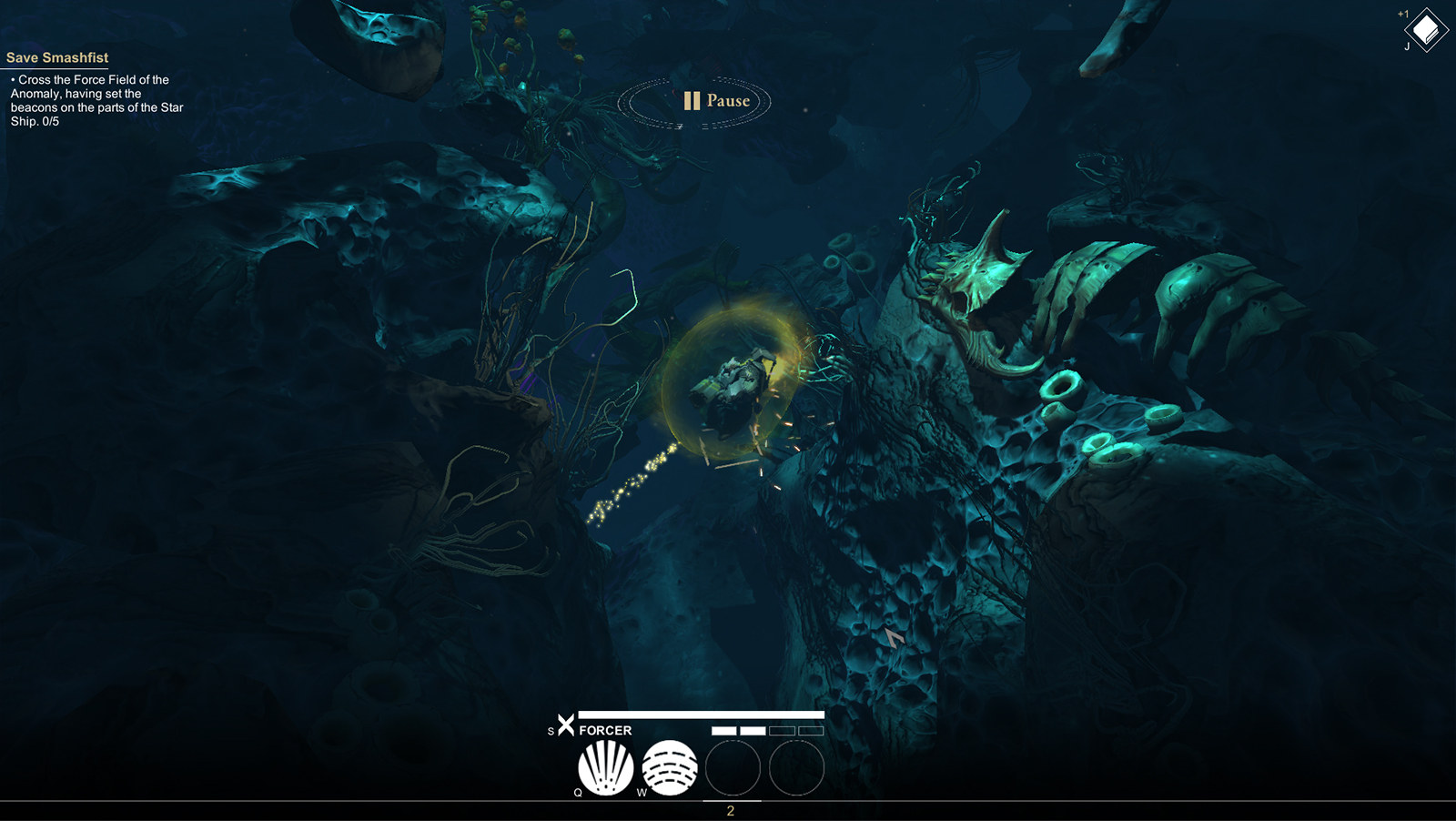1456x821 pixels.
Task: Click the Pause text label
Action: point(727,101)
